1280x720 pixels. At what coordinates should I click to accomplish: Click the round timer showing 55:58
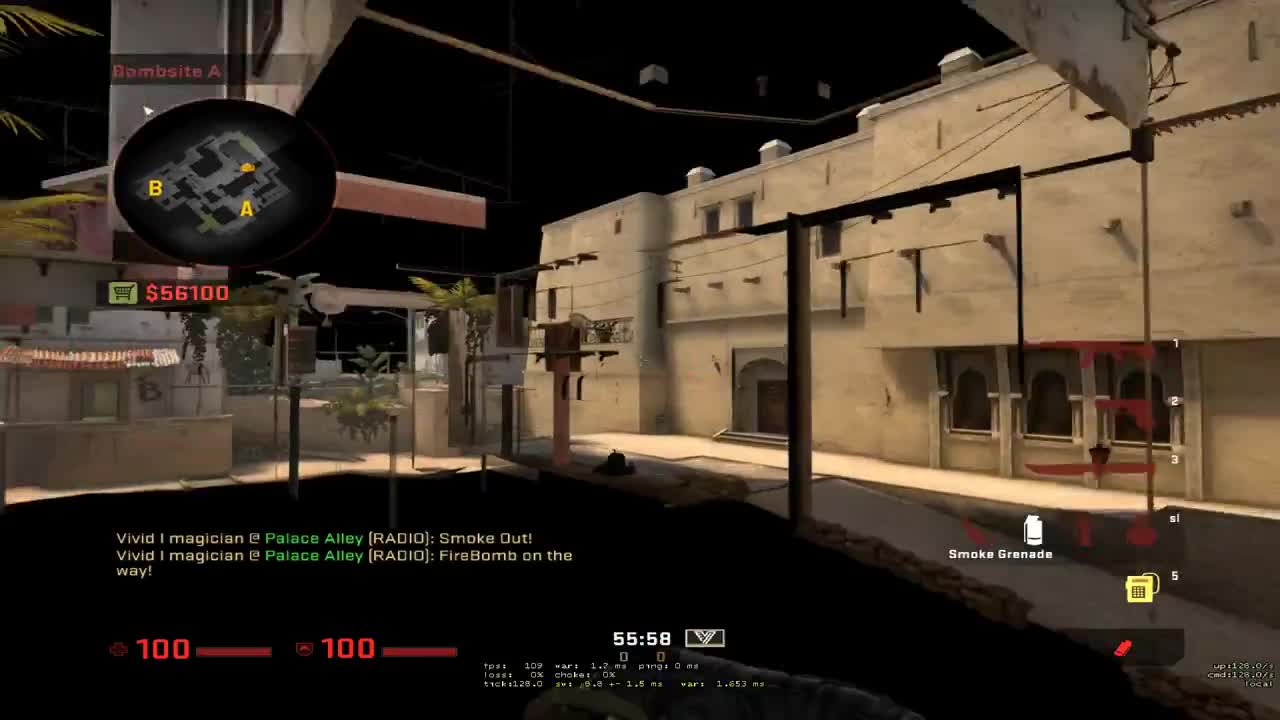click(643, 638)
